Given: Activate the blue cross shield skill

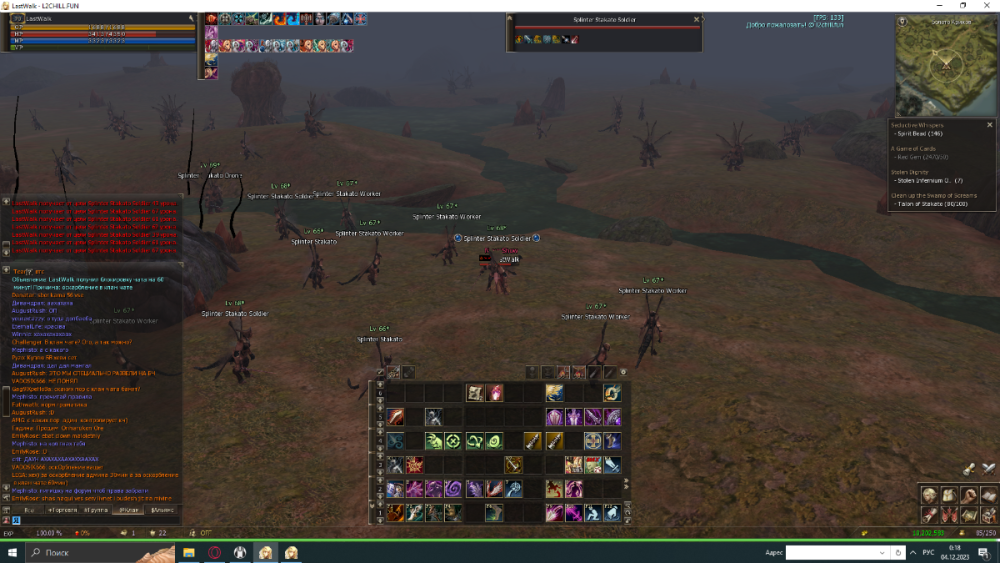Looking at the screenshot, I should (x=593, y=441).
